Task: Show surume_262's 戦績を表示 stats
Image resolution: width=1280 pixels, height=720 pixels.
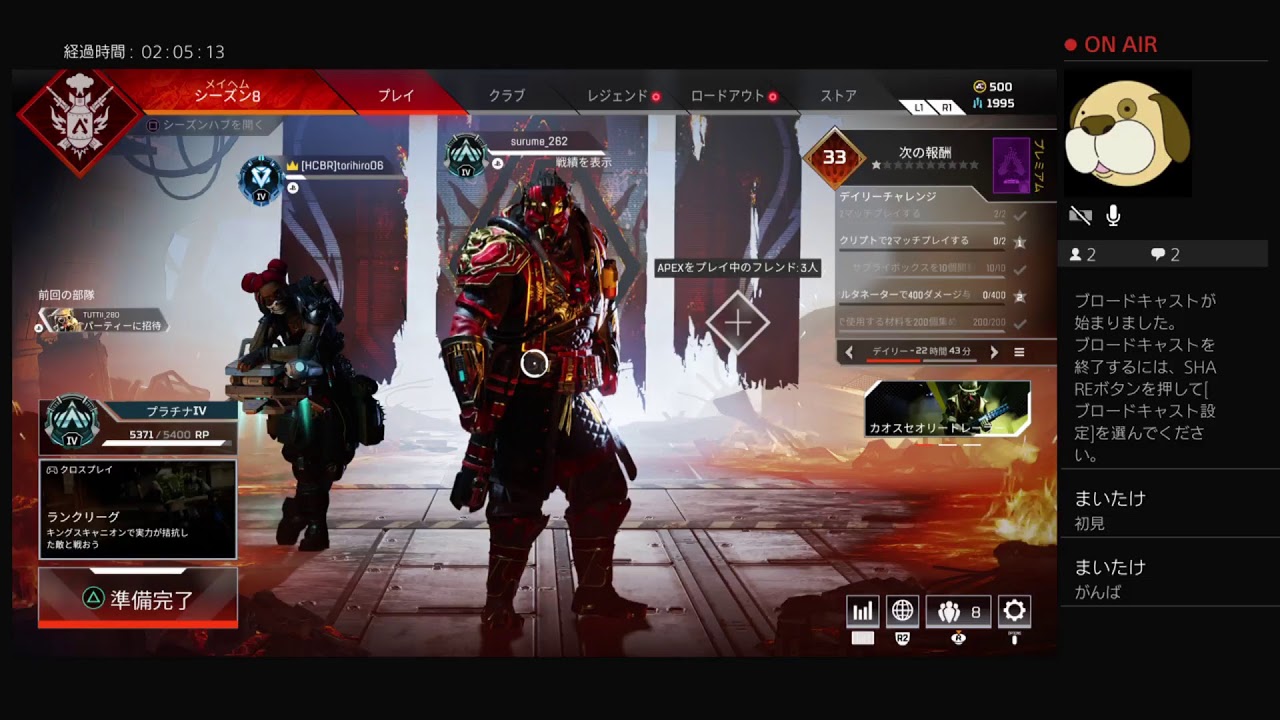Action: click(x=583, y=162)
